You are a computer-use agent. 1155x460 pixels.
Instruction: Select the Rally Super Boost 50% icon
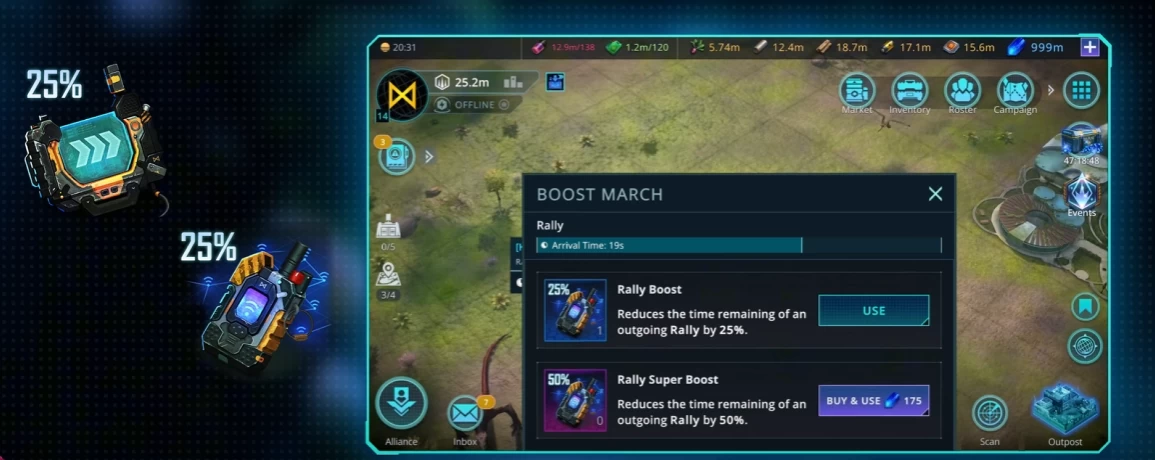[x=575, y=400]
